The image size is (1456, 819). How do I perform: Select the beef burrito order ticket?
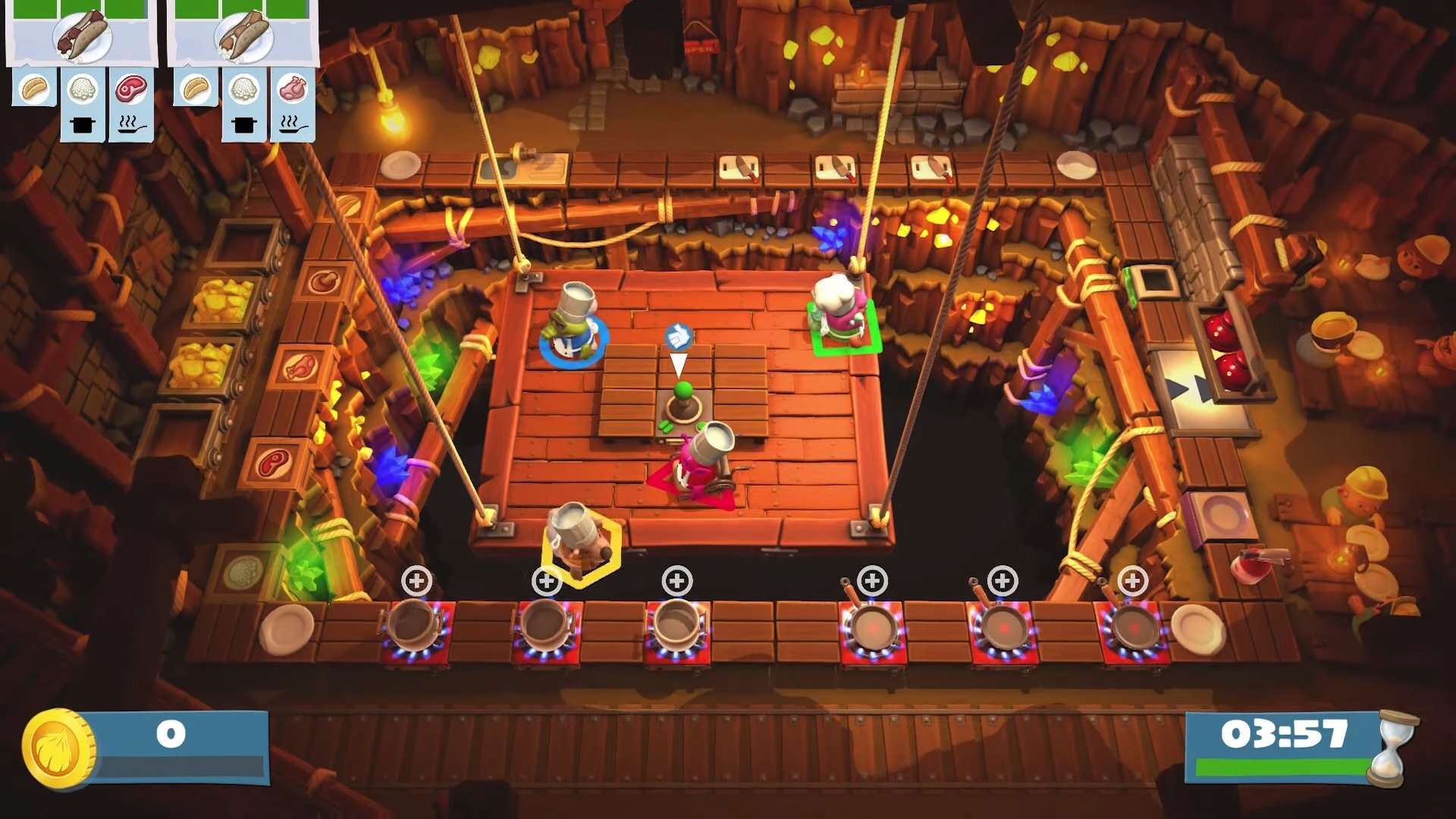(82, 36)
